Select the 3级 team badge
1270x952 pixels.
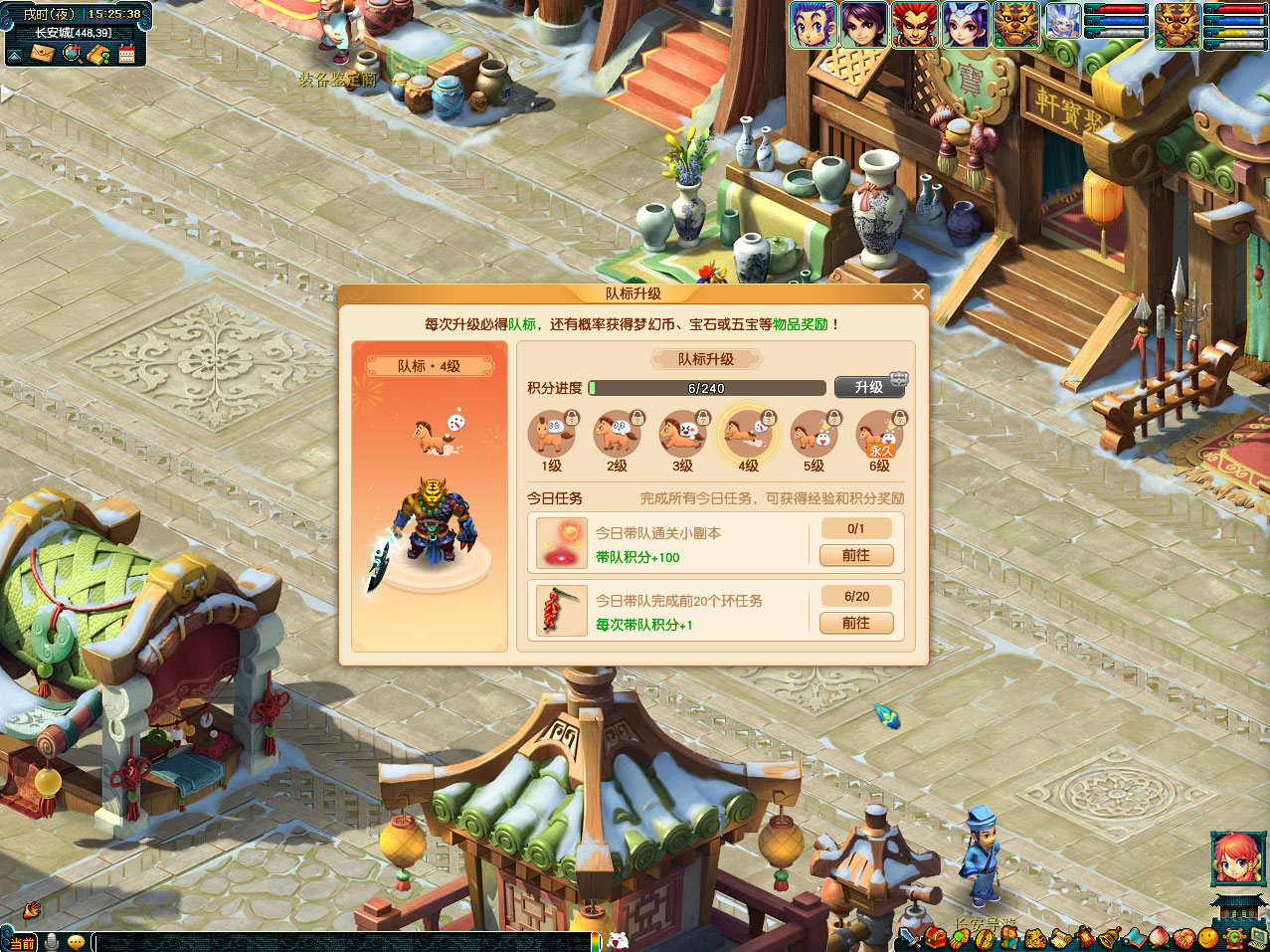pyautogui.click(x=682, y=435)
